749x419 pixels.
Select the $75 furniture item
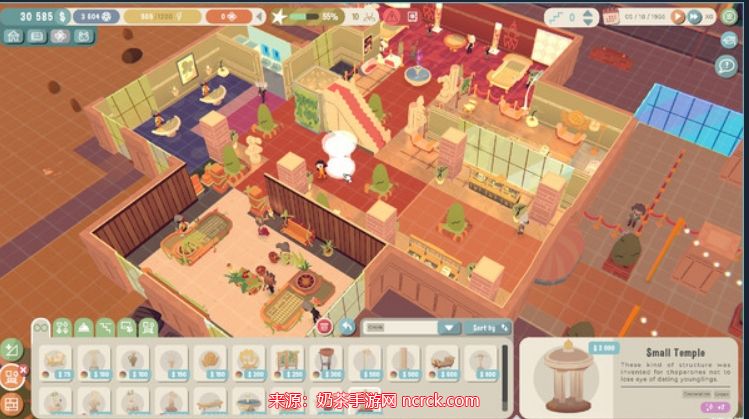(56, 364)
